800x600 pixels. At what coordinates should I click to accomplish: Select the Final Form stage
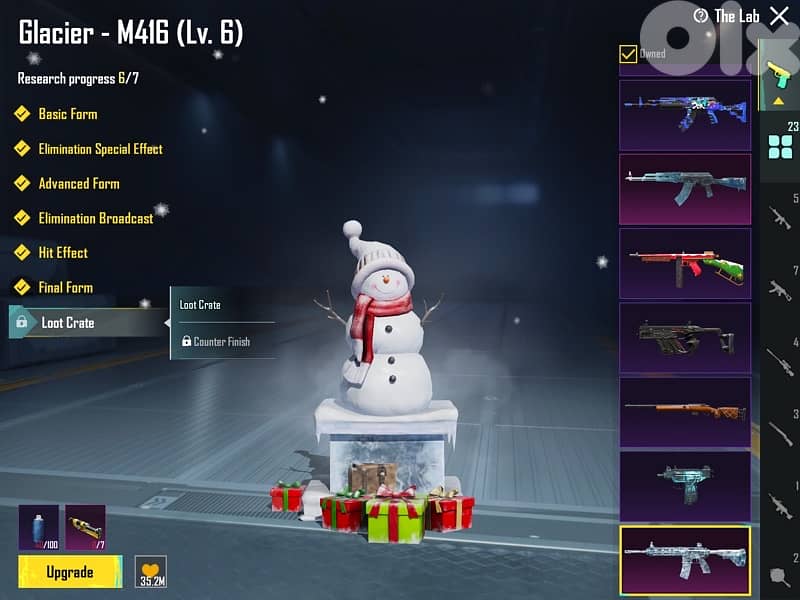[65, 287]
